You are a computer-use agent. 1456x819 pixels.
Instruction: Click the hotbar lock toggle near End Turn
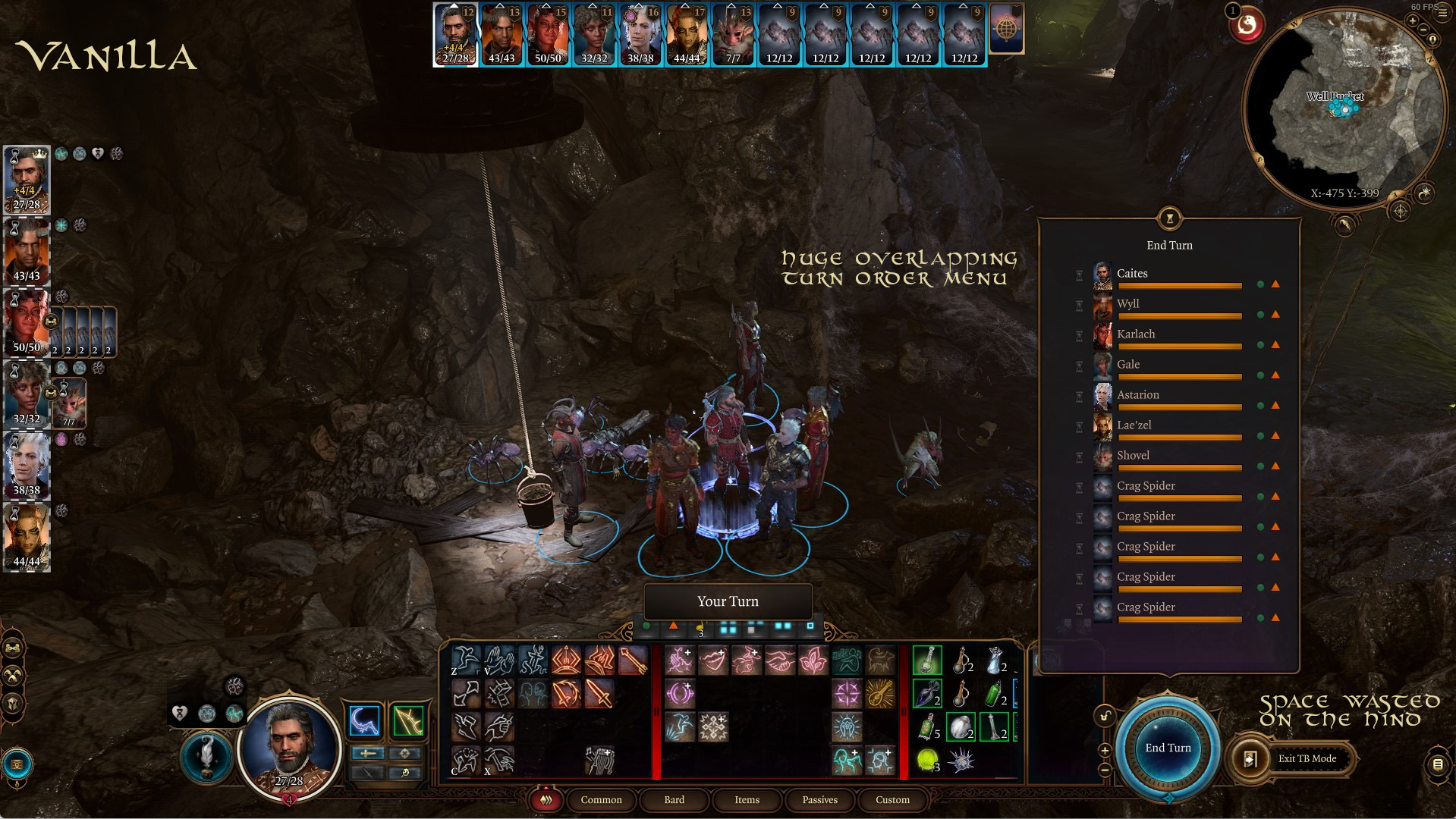(x=1104, y=717)
